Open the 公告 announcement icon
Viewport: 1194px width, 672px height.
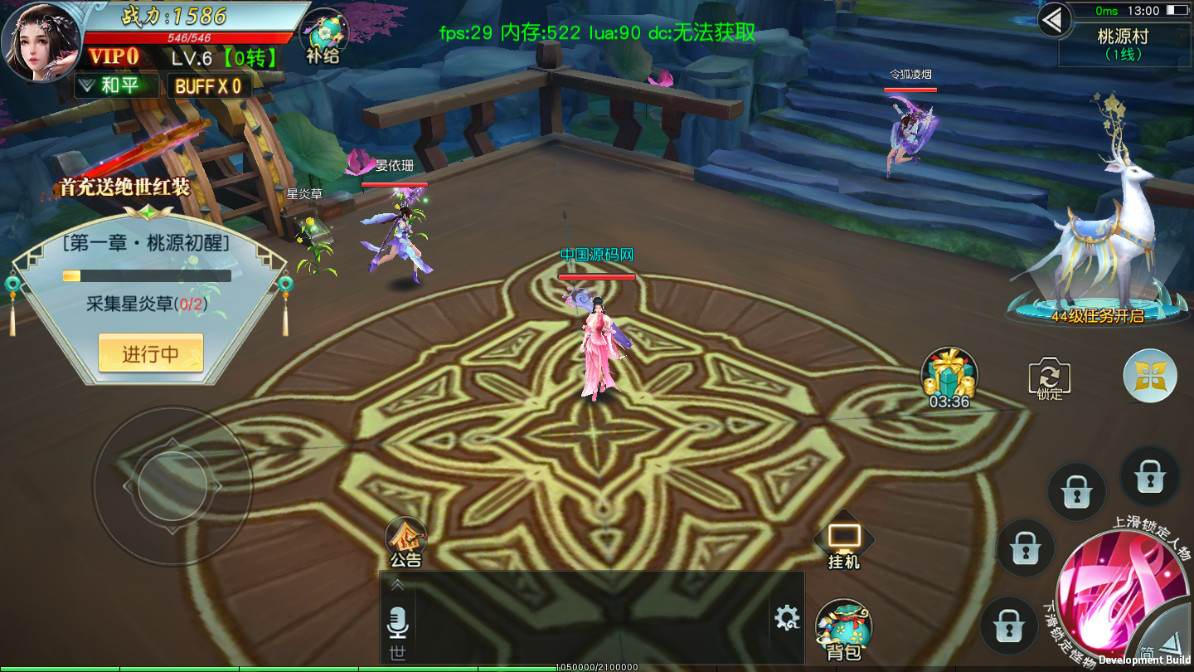tap(406, 544)
